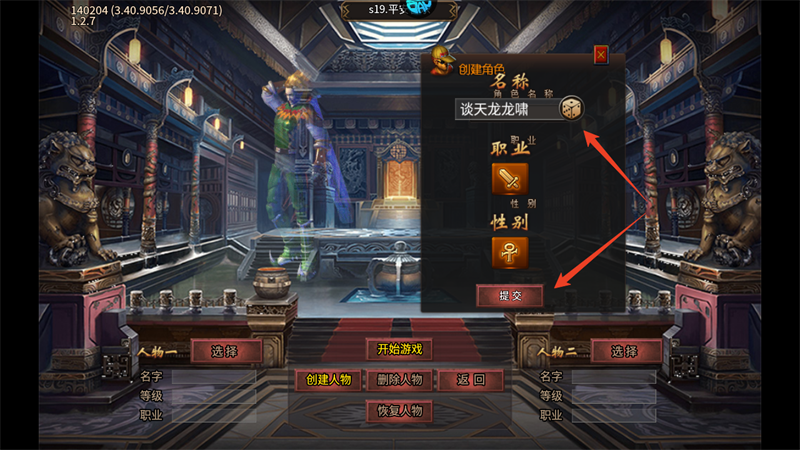800x450 pixels.
Task: Roll a random name with the dice
Action: pos(570,109)
